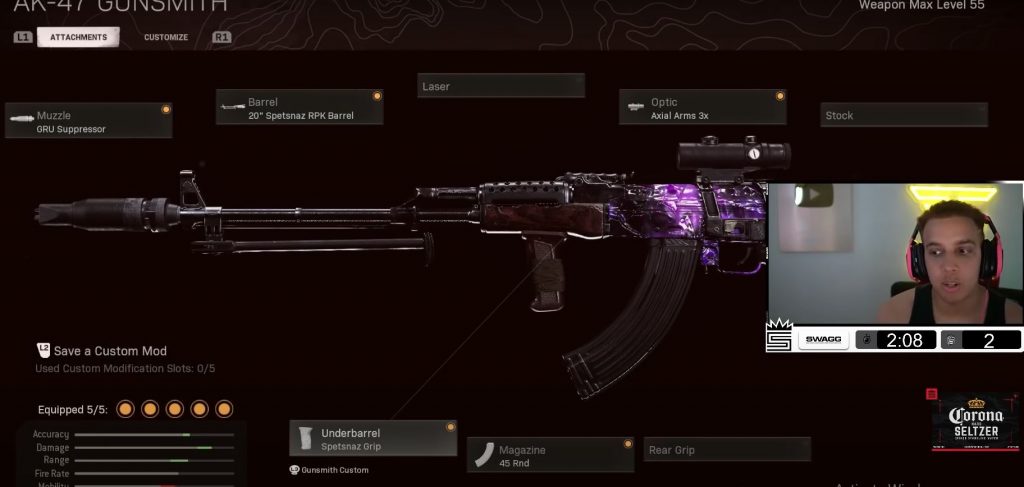Select the Underbarrel Spetsnaz Grip slot
The width and height of the screenshot is (1024, 487).
coord(373,439)
